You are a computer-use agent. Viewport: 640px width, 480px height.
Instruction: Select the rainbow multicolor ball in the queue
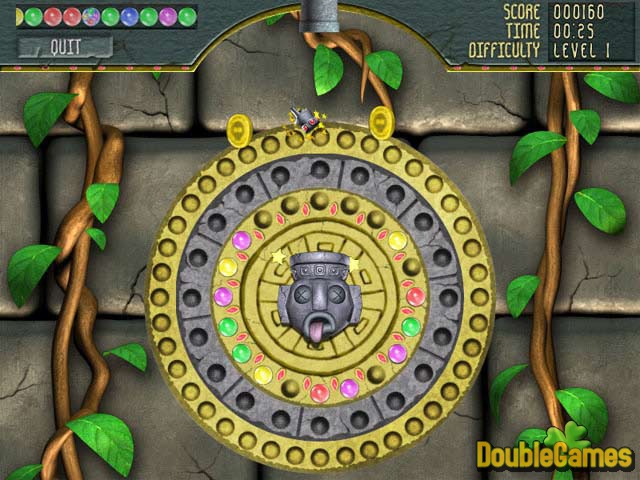pos(90,16)
